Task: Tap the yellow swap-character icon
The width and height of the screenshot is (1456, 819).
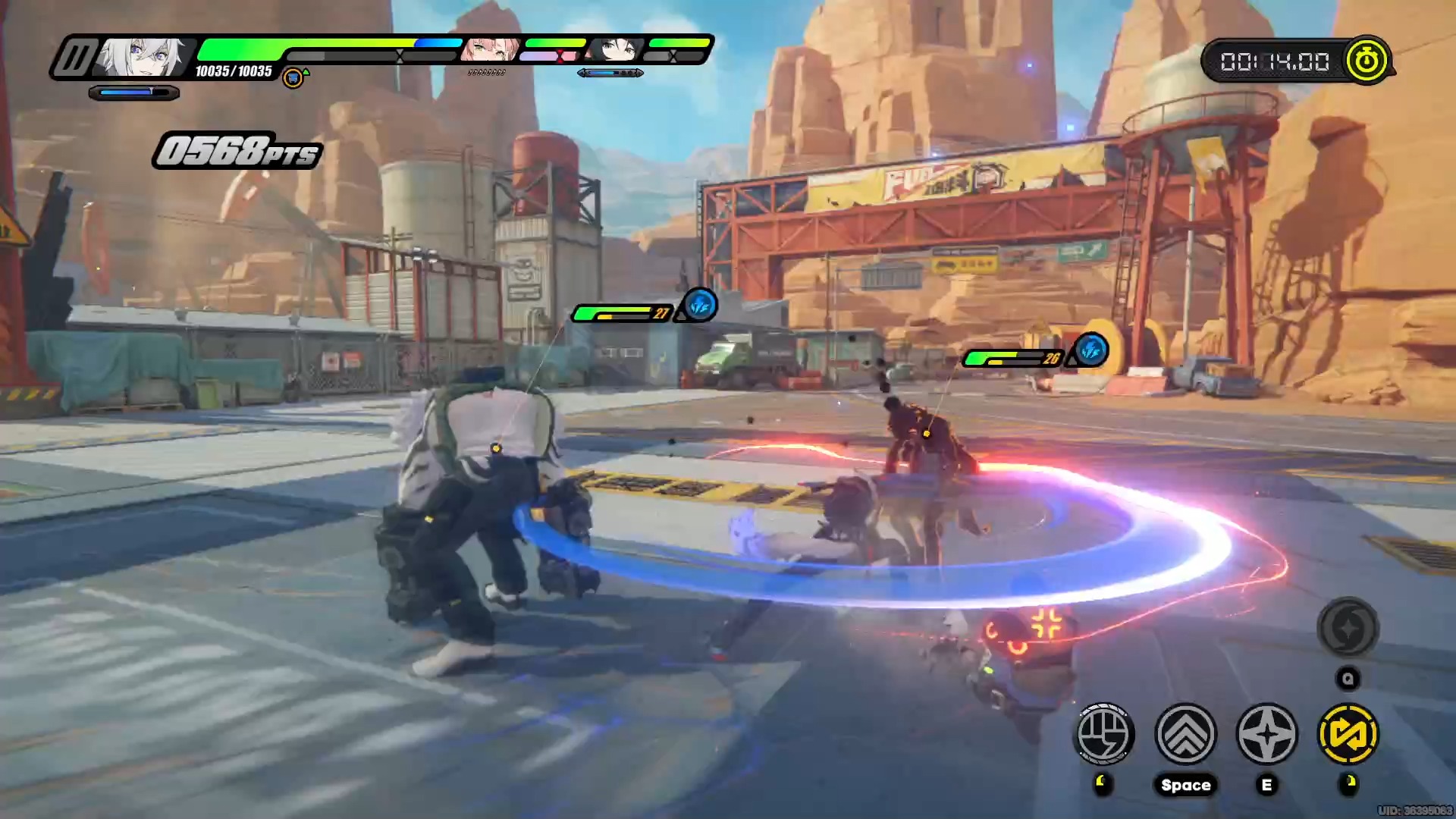Action: [1348, 733]
